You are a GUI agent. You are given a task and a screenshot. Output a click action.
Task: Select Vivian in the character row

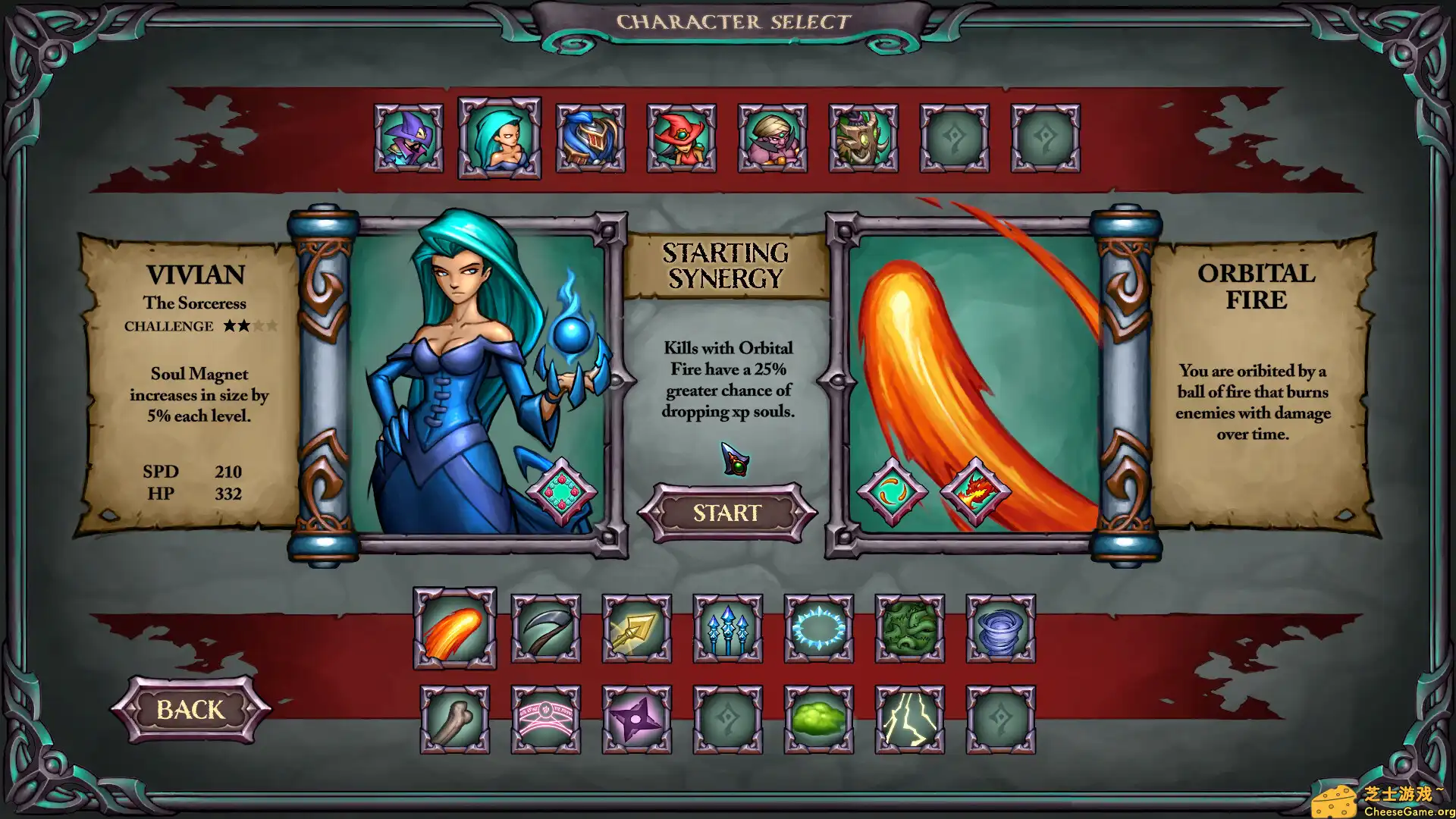(499, 138)
